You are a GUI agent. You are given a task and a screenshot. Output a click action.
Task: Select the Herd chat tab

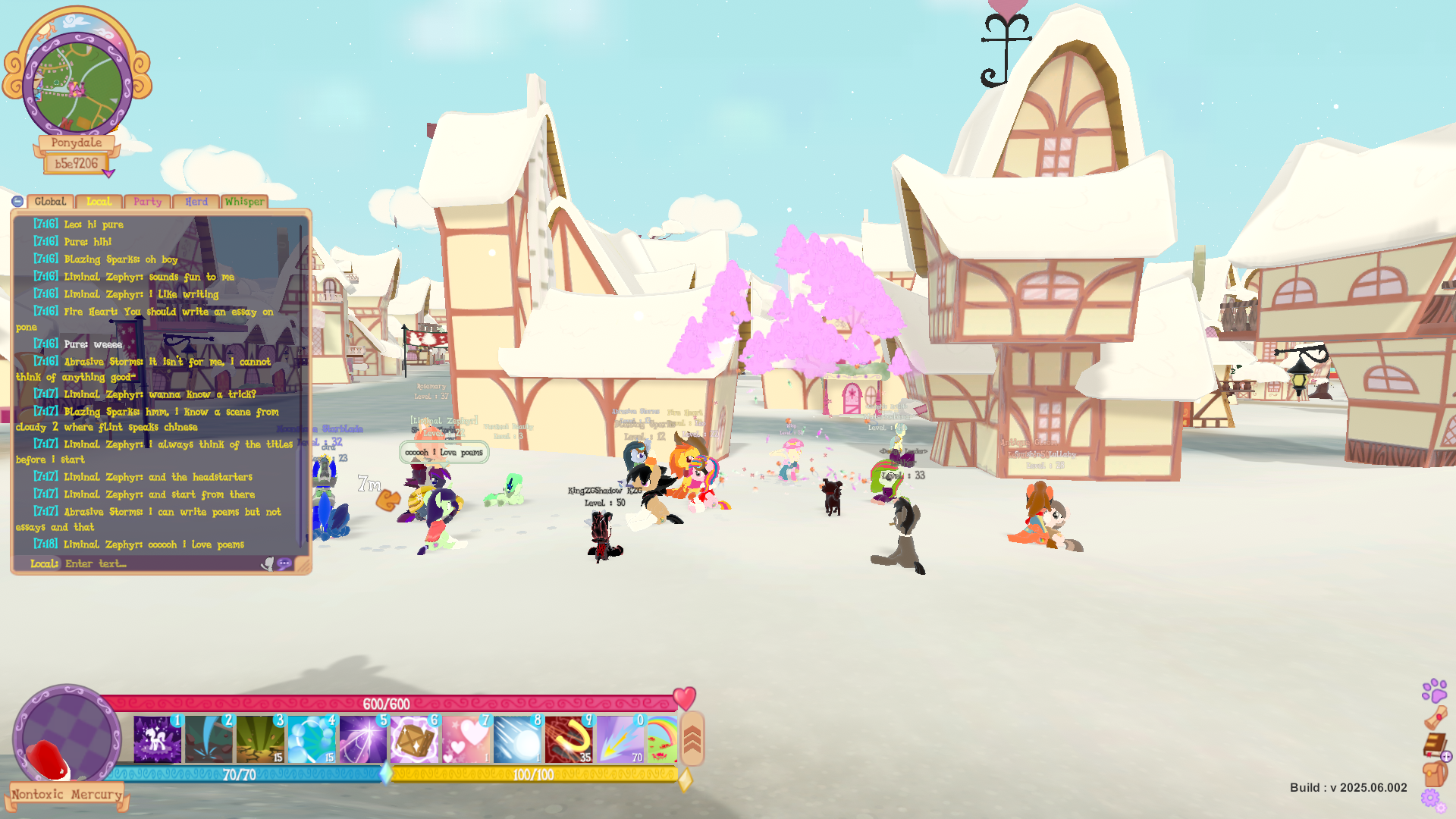click(196, 202)
